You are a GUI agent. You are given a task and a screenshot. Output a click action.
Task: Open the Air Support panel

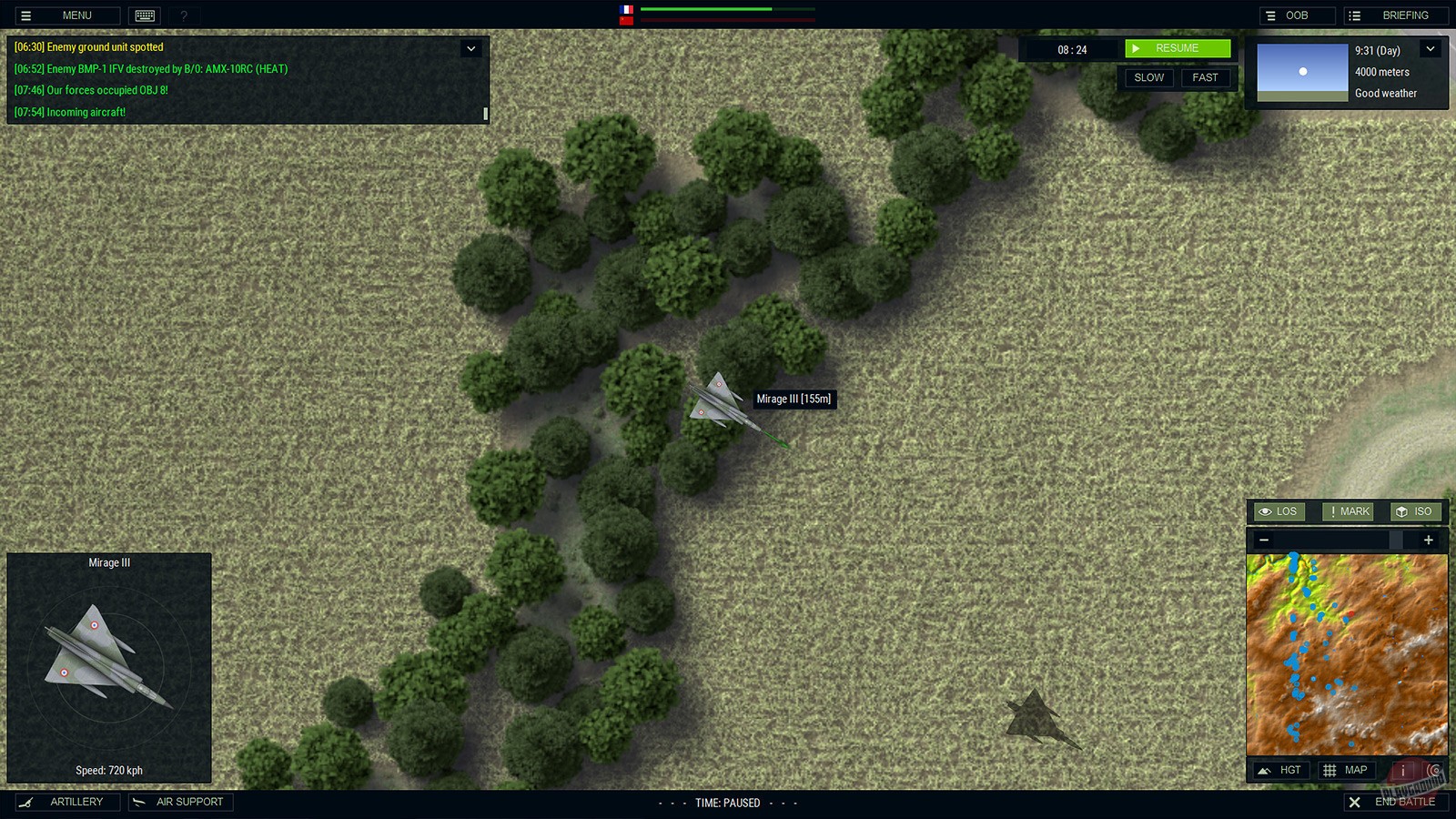(180, 802)
